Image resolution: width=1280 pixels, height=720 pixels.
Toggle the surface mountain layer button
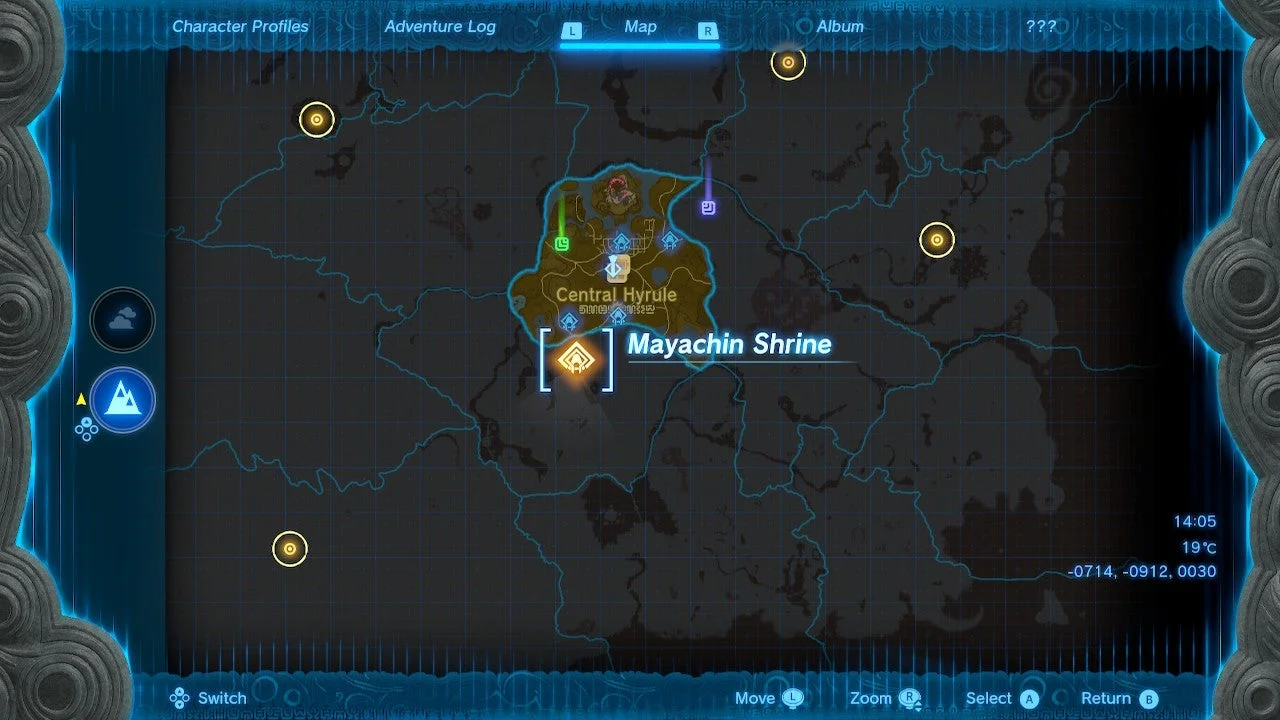point(122,399)
